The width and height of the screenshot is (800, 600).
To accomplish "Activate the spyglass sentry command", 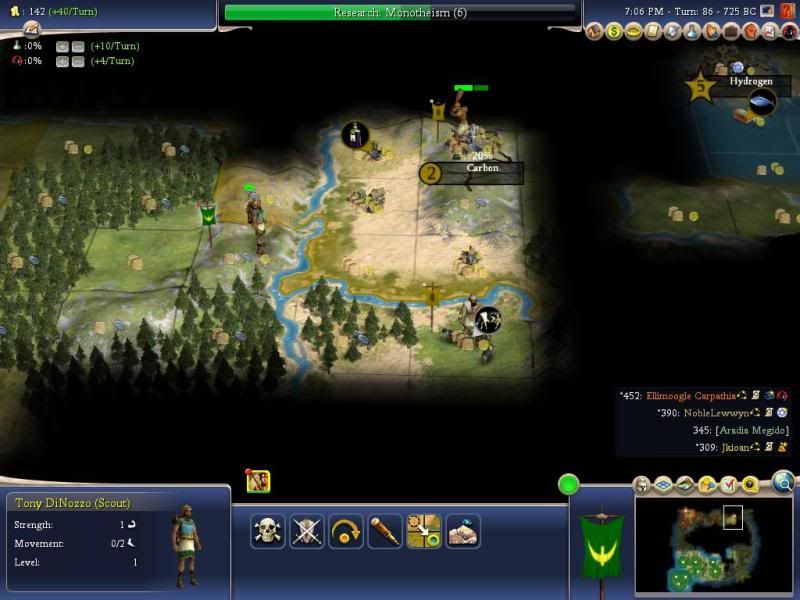I will [x=385, y=531].
